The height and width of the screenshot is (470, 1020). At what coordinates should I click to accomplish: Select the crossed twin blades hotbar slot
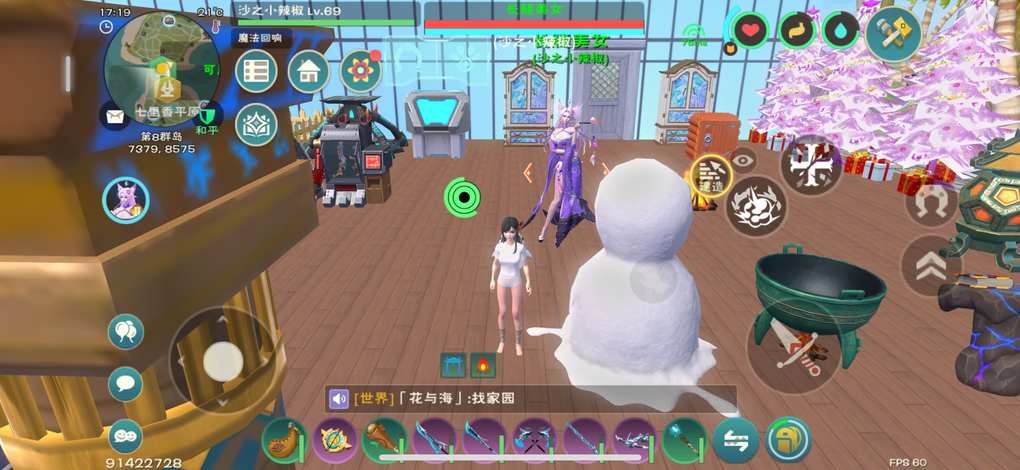click(534, 440)
